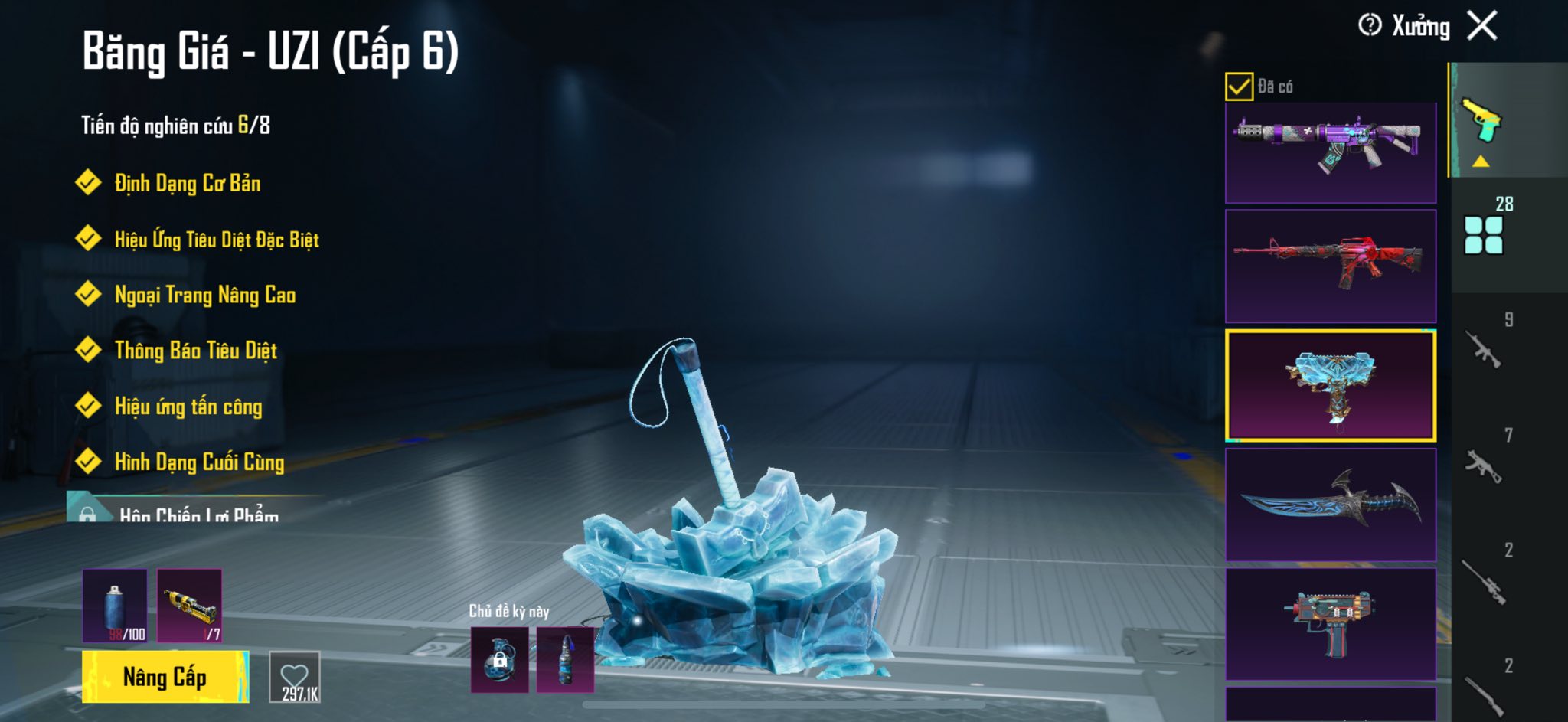Choose the red-teal machine pistol skin

[x=1331, y=623]
